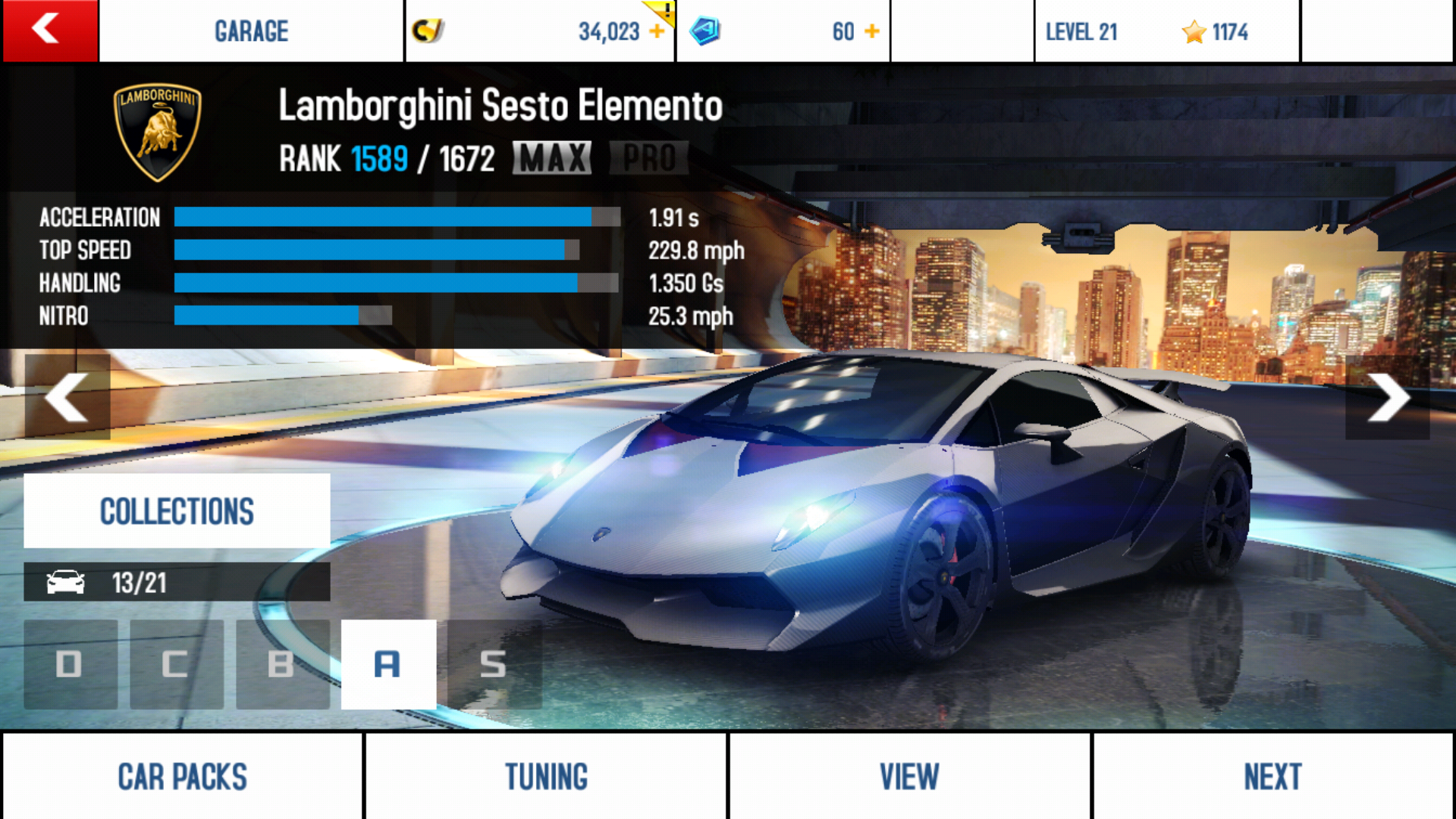Switch to class D cars
1456x819 pixels.
[70, 664]
